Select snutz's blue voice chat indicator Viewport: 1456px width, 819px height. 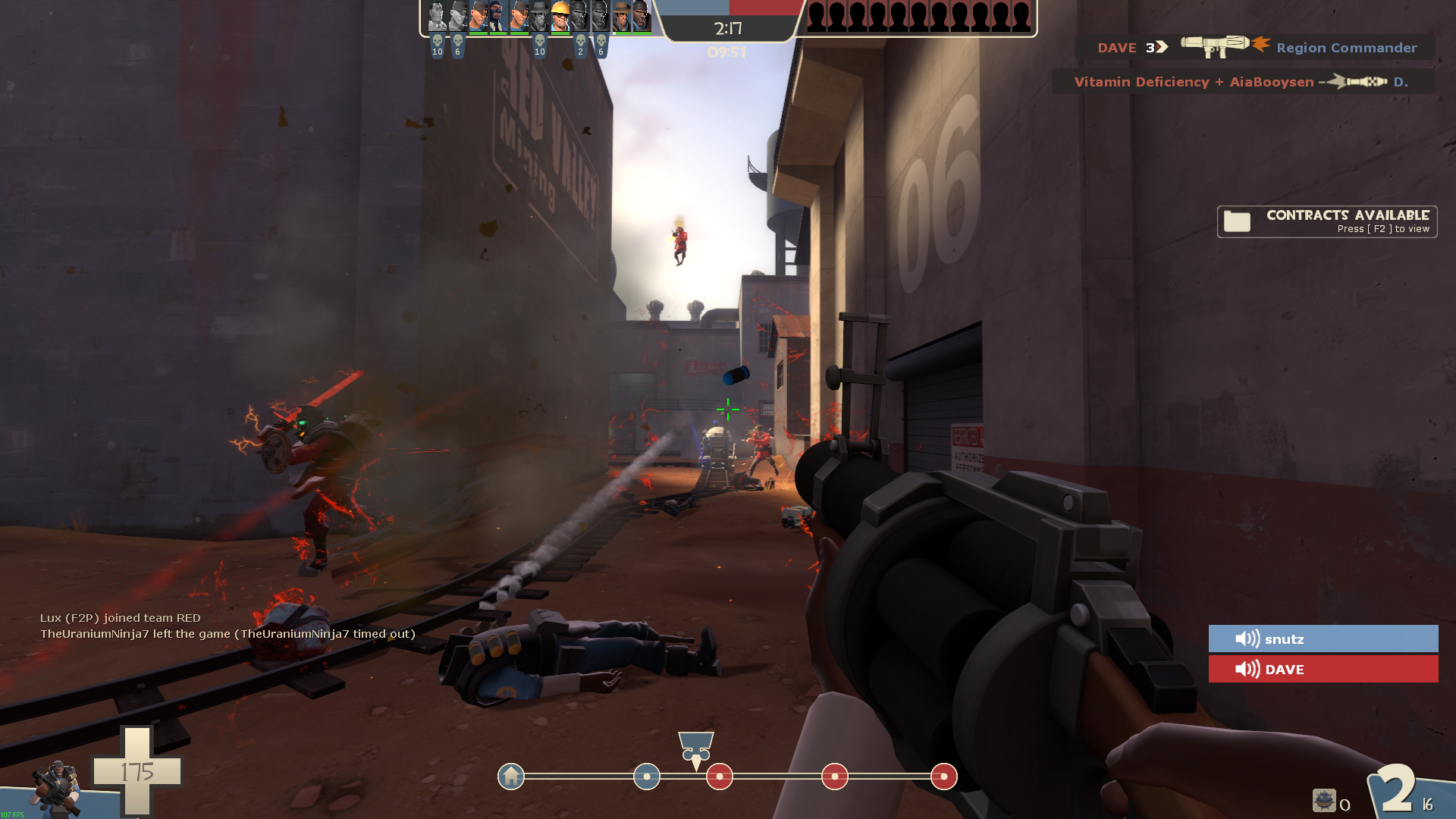1323,639
